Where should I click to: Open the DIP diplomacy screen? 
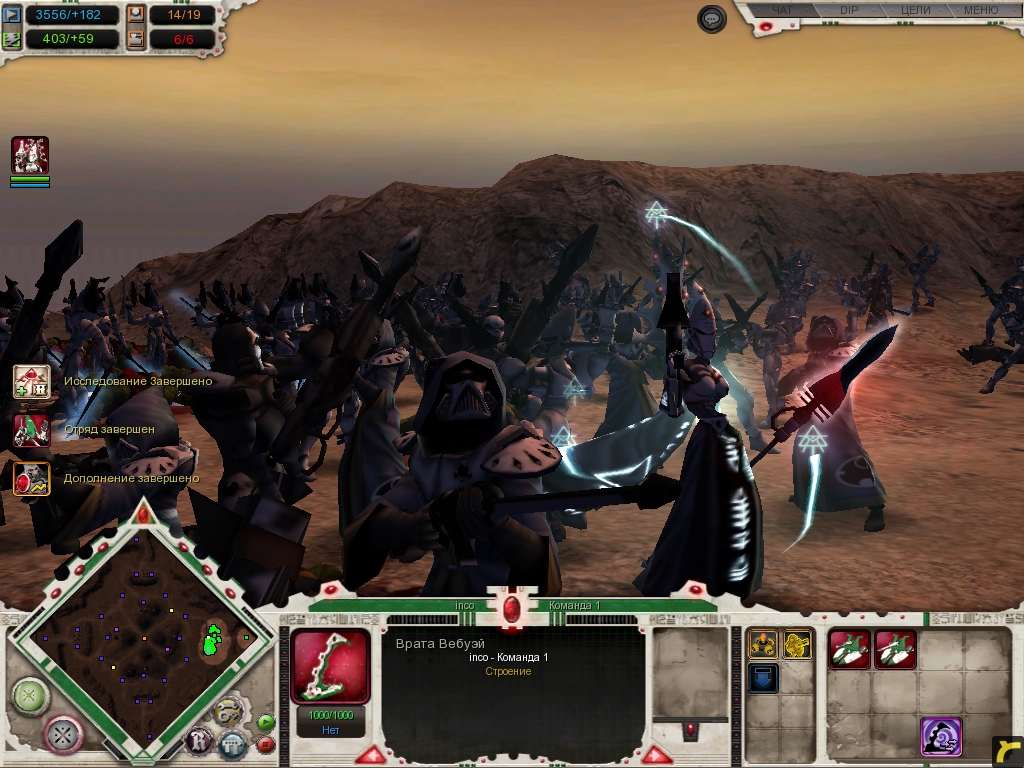pyautogui.click(x=849, y=10)
